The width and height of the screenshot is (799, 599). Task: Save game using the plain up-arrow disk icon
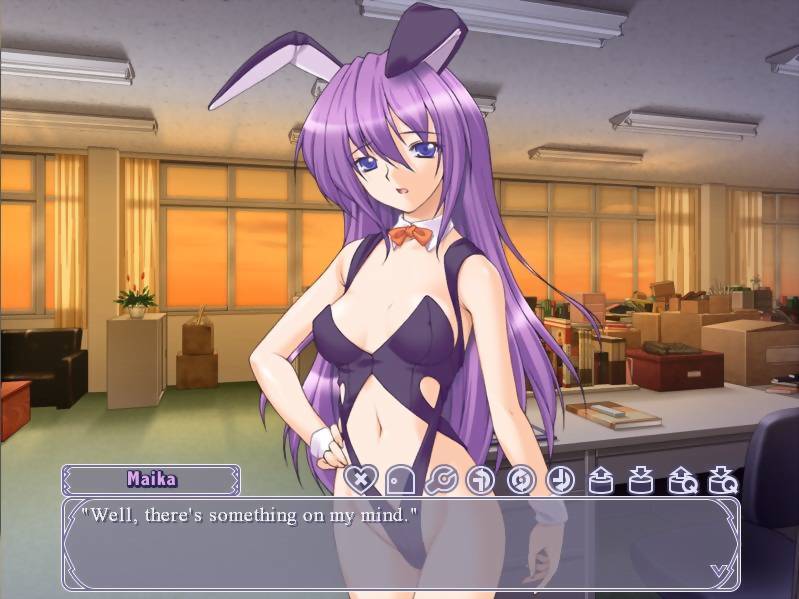(x=601, y=480)
